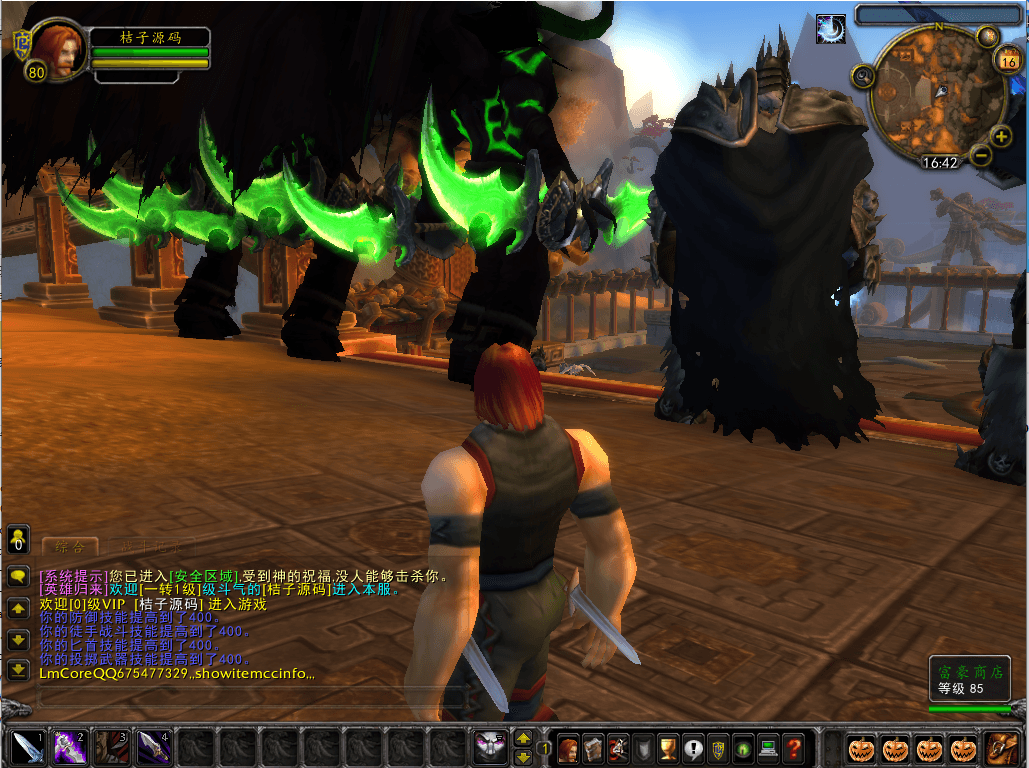The image size is (1029, 768).
Task: Open the main menu computer icon
Action: coord(769,748)
